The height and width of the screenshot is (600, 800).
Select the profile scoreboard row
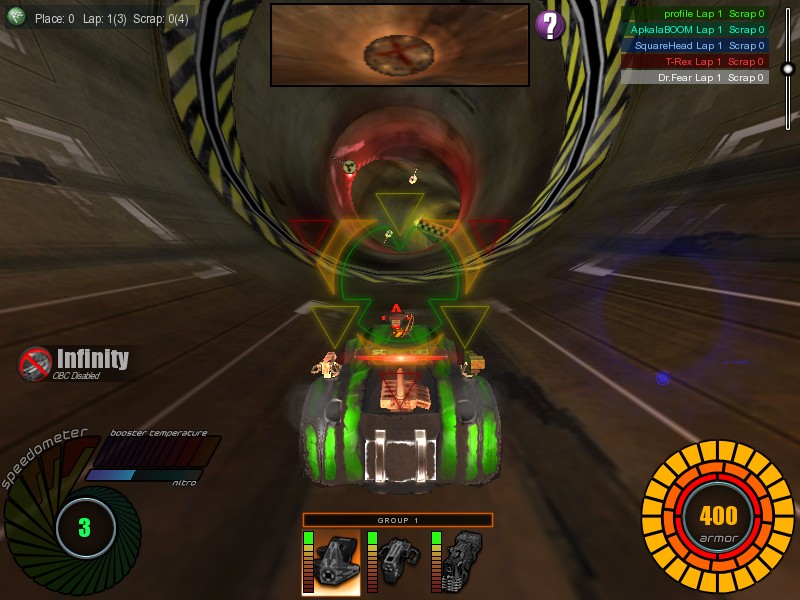point(695,14)
